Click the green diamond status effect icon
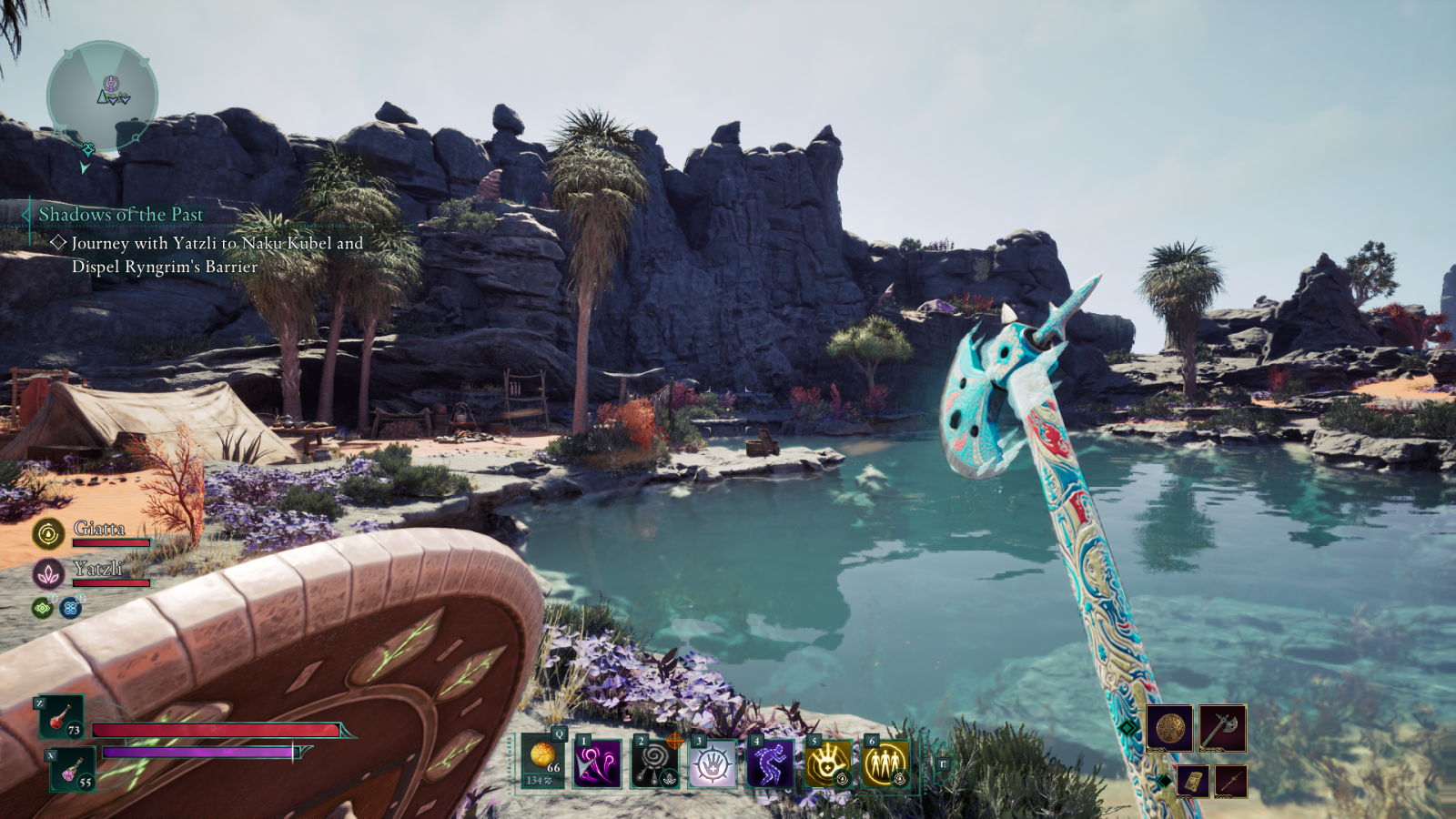 tap(42, 608)
